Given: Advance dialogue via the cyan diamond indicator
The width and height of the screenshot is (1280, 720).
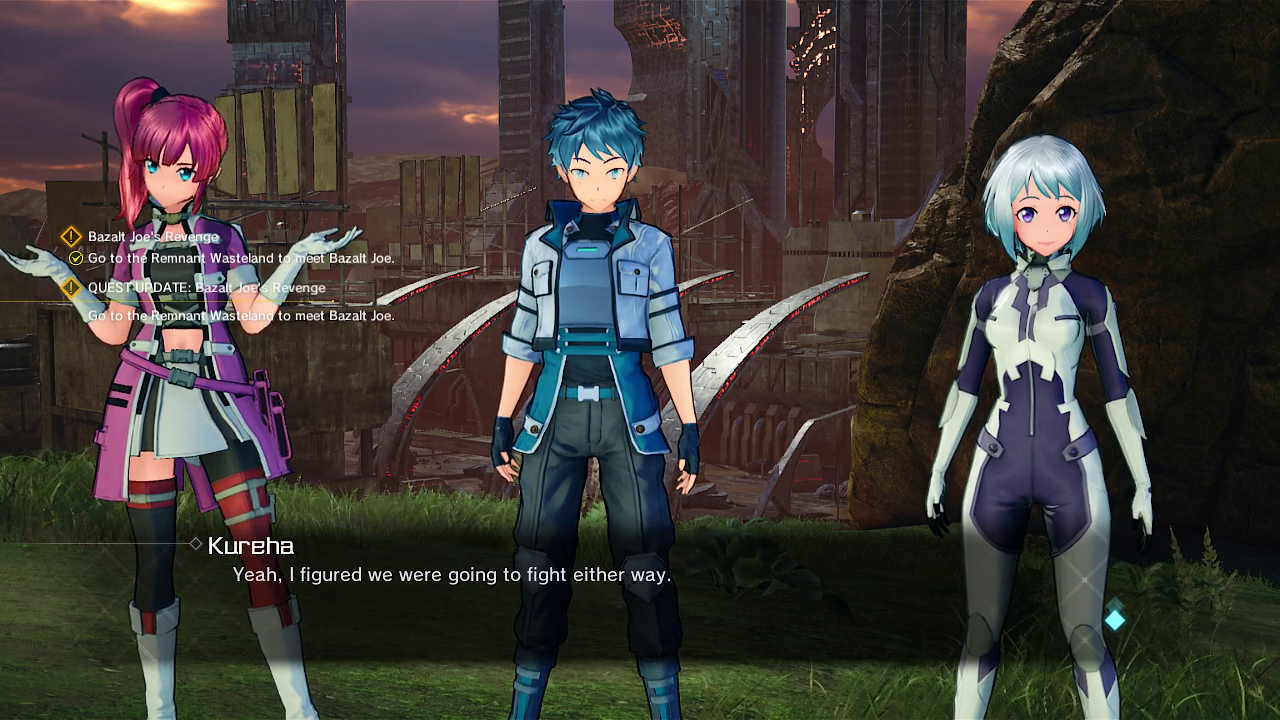Looking at the screenshot, I should point(1114,620).
